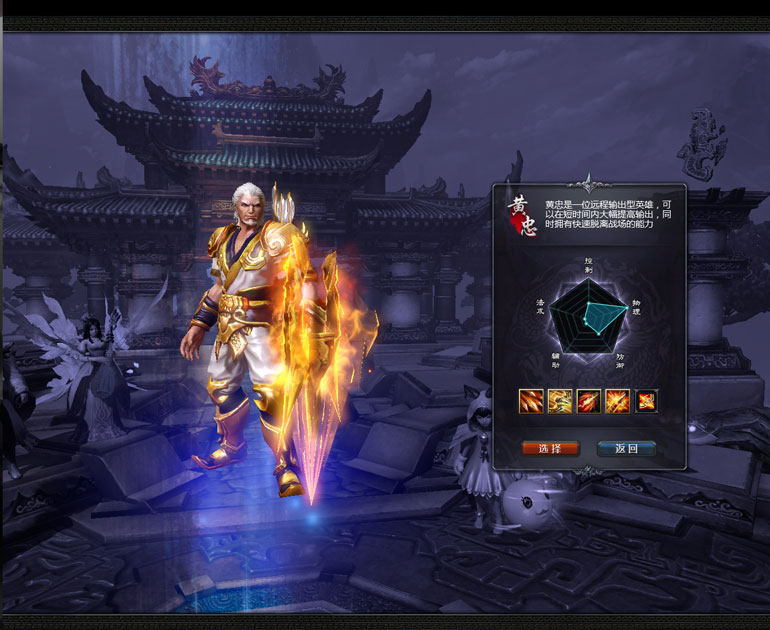Confirm hero with the red 选择 button
This screenshot has width=770, height=630.
click(550, 448)
